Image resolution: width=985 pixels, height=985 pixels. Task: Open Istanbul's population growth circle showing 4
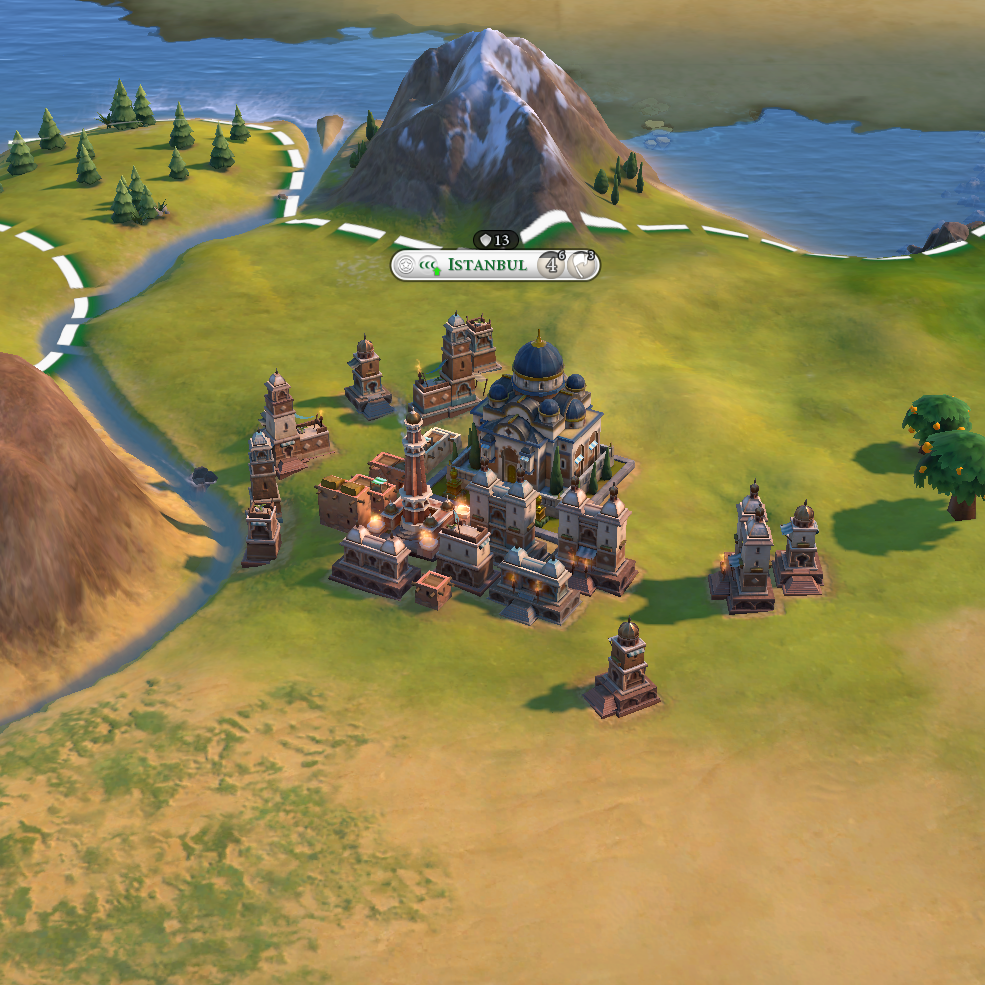tap(551, 265)
